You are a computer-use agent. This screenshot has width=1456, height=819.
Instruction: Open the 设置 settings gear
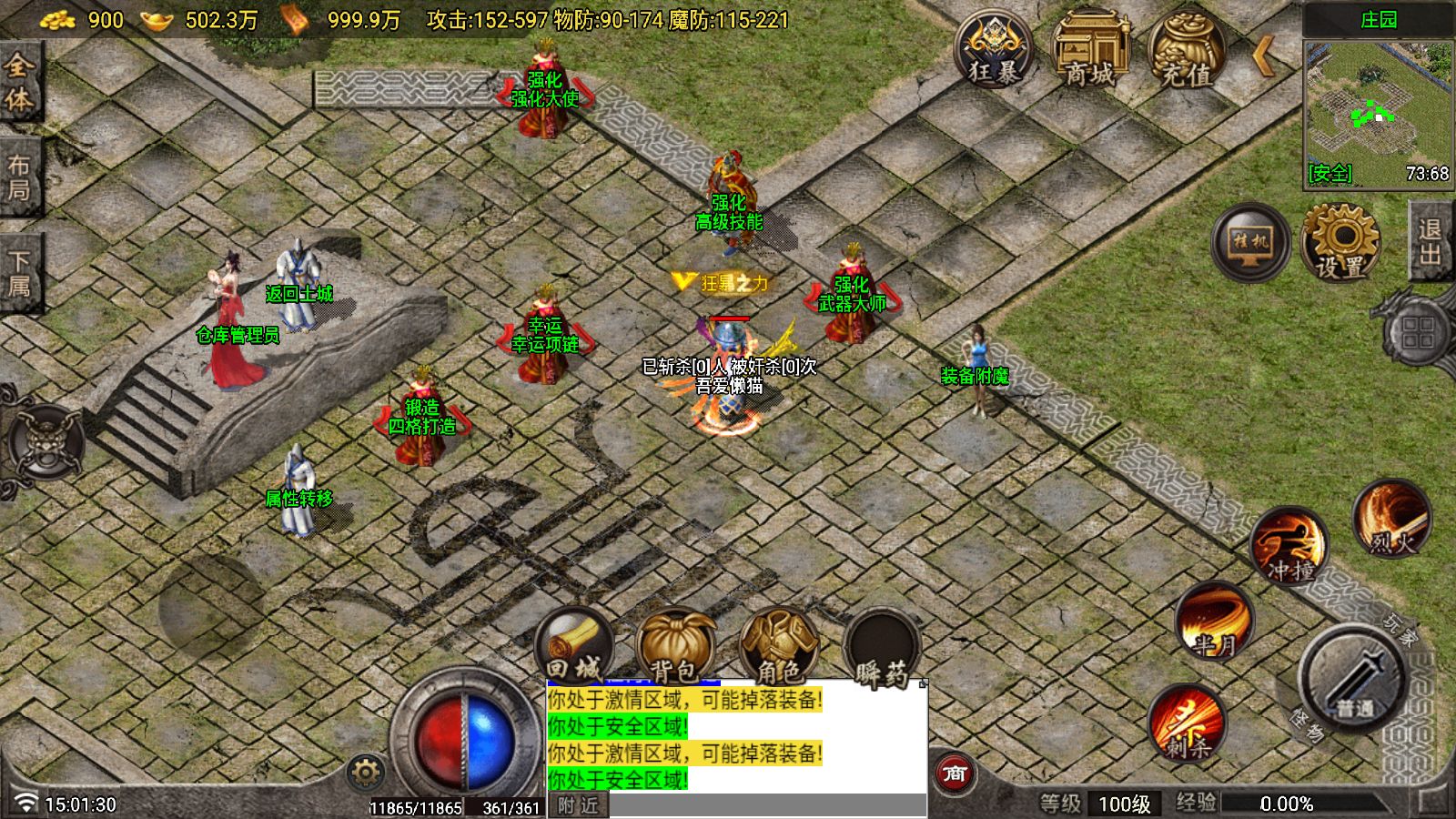click(1340, 242)
